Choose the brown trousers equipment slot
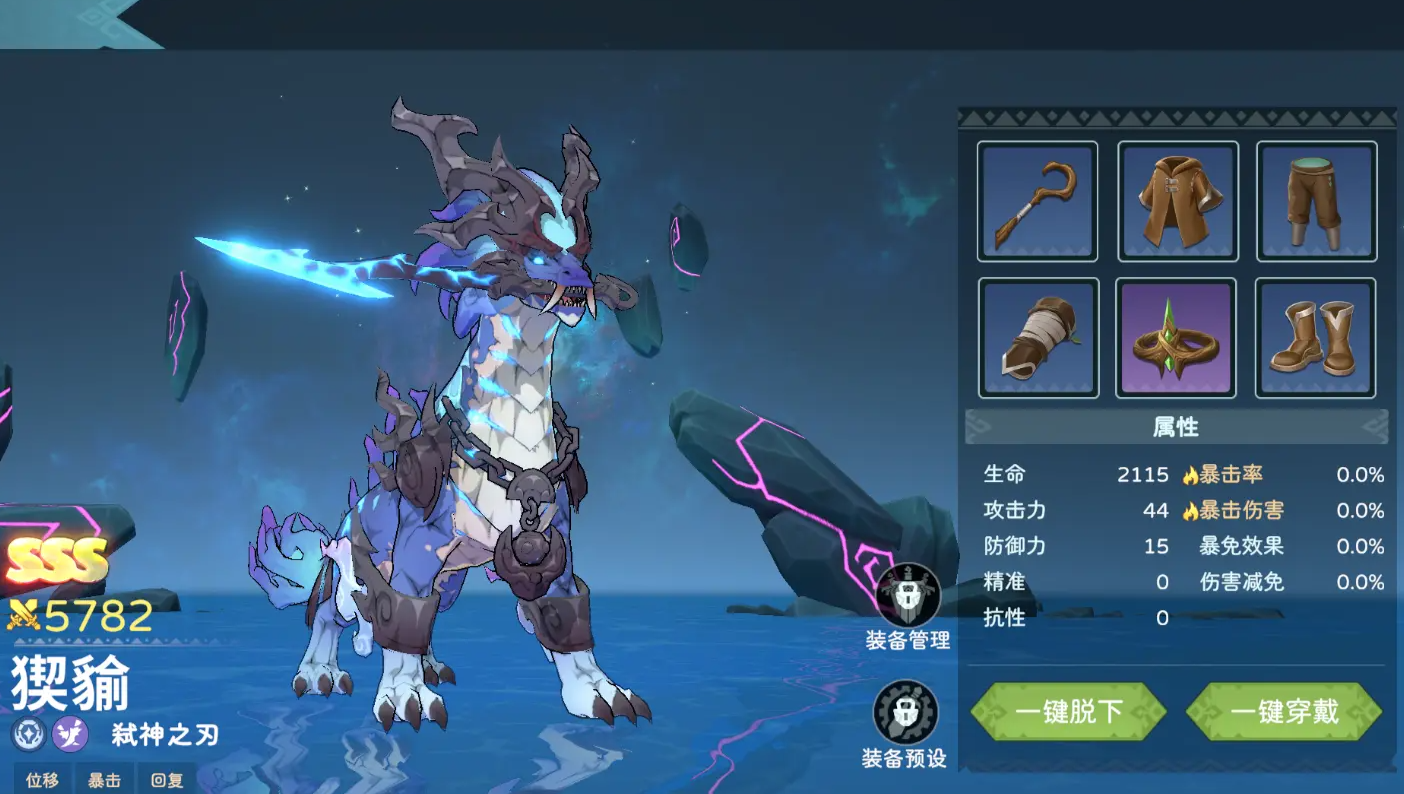 (1316, 201)
